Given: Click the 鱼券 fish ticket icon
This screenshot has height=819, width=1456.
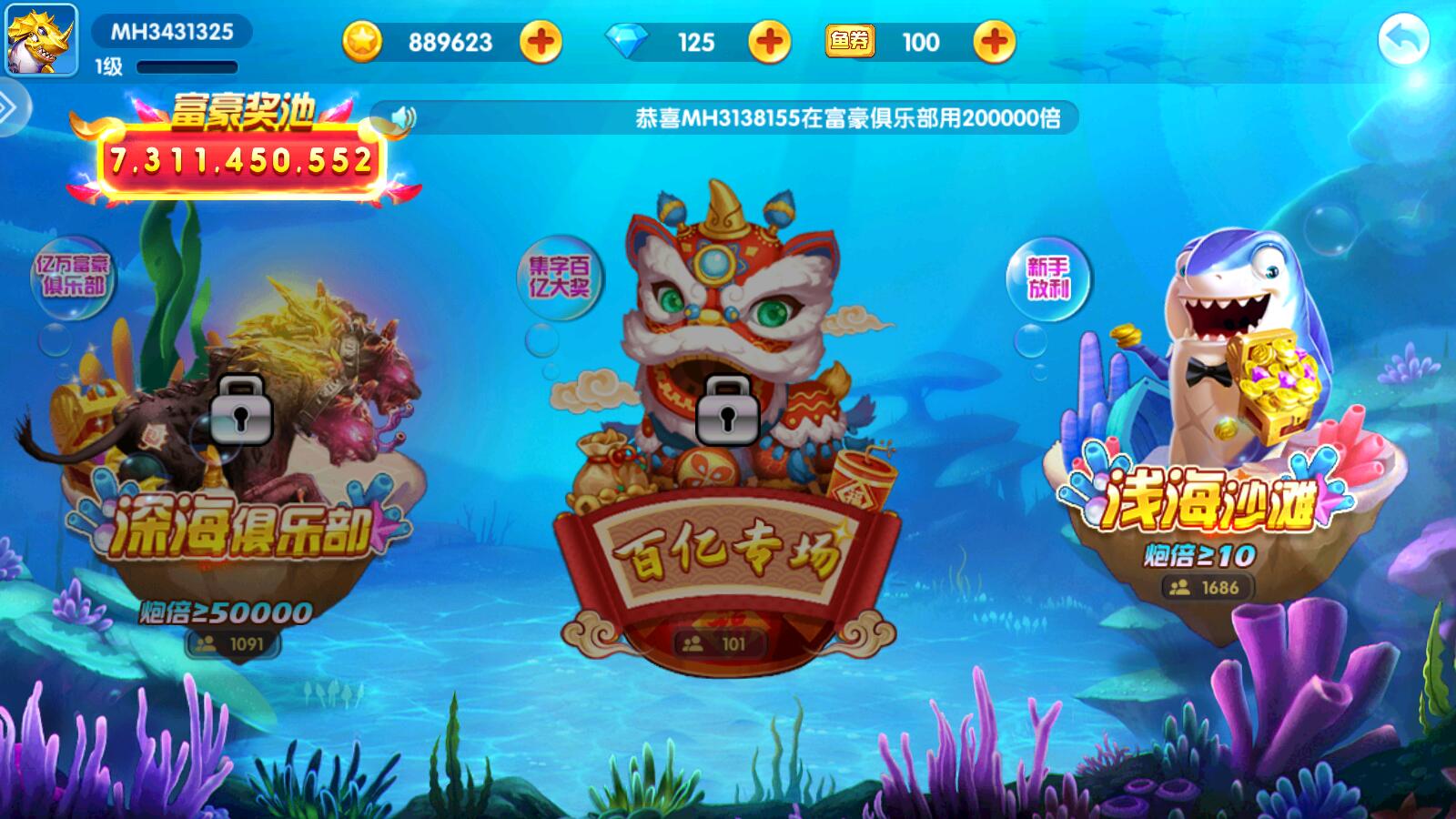Looking at the screenshot, I should (x=853, y=40).
